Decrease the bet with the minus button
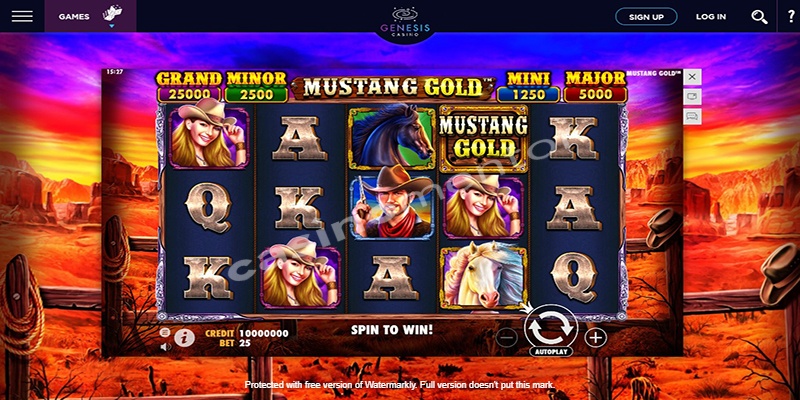The width and height of the screenshot is (800, 400). [507, 337]
